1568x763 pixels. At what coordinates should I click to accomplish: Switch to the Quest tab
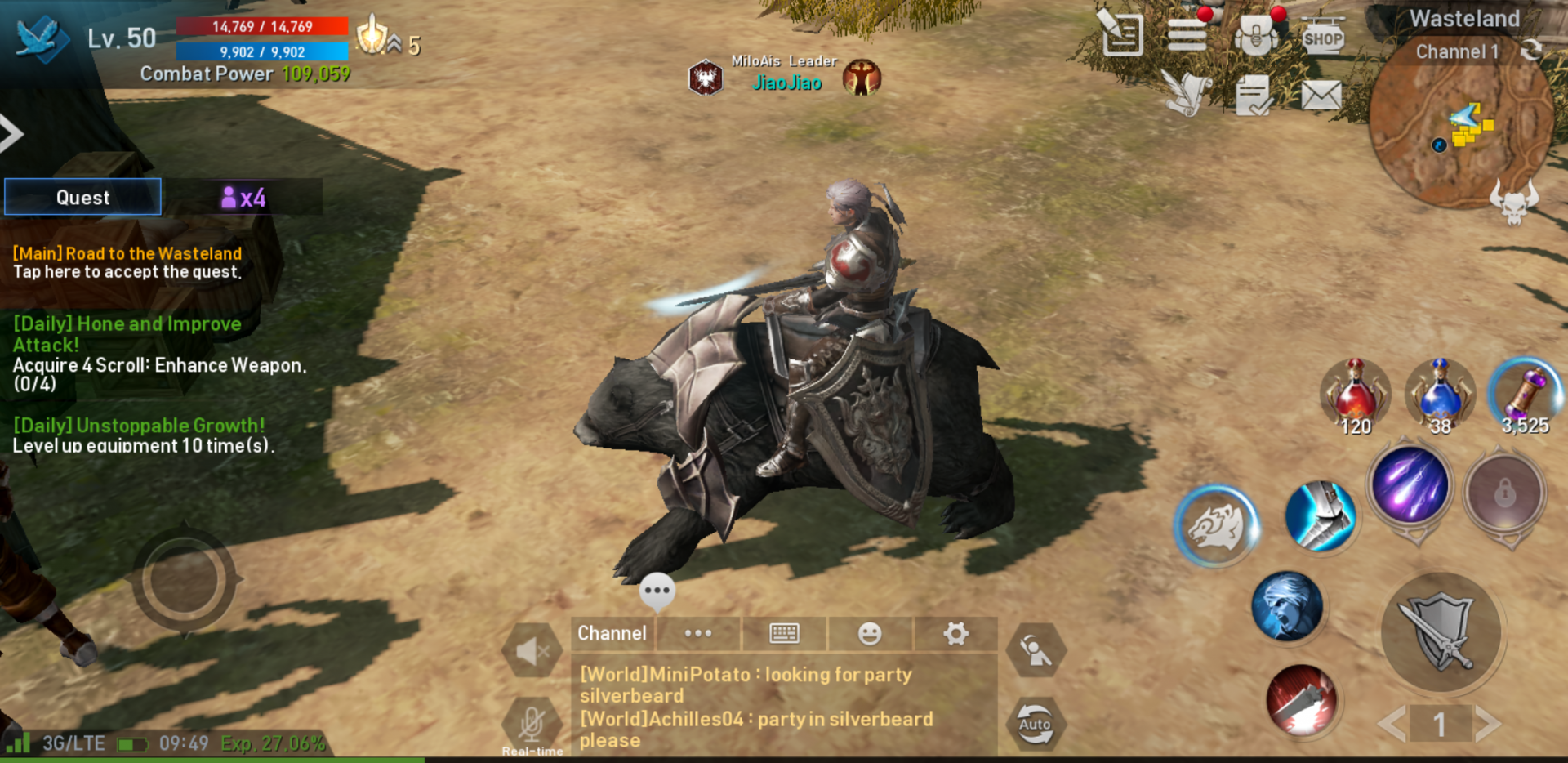[x=82, y=196]
